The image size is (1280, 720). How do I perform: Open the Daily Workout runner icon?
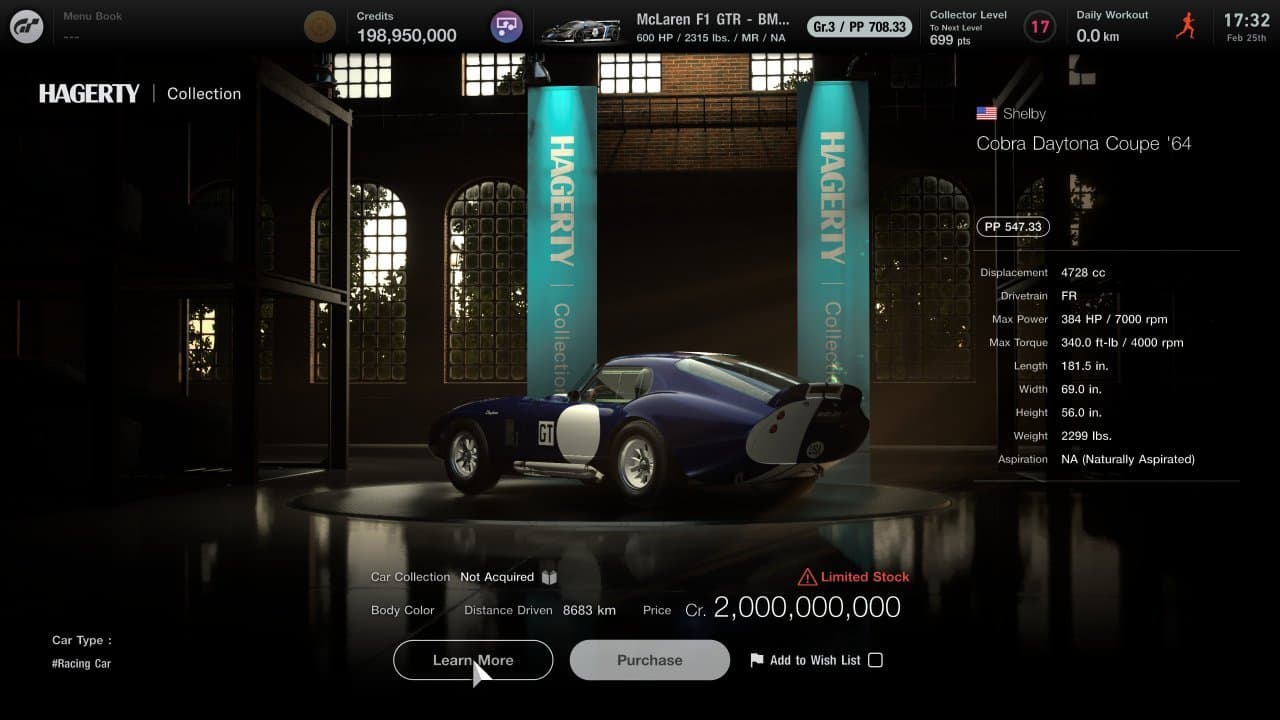click(x=1186, y=26)
